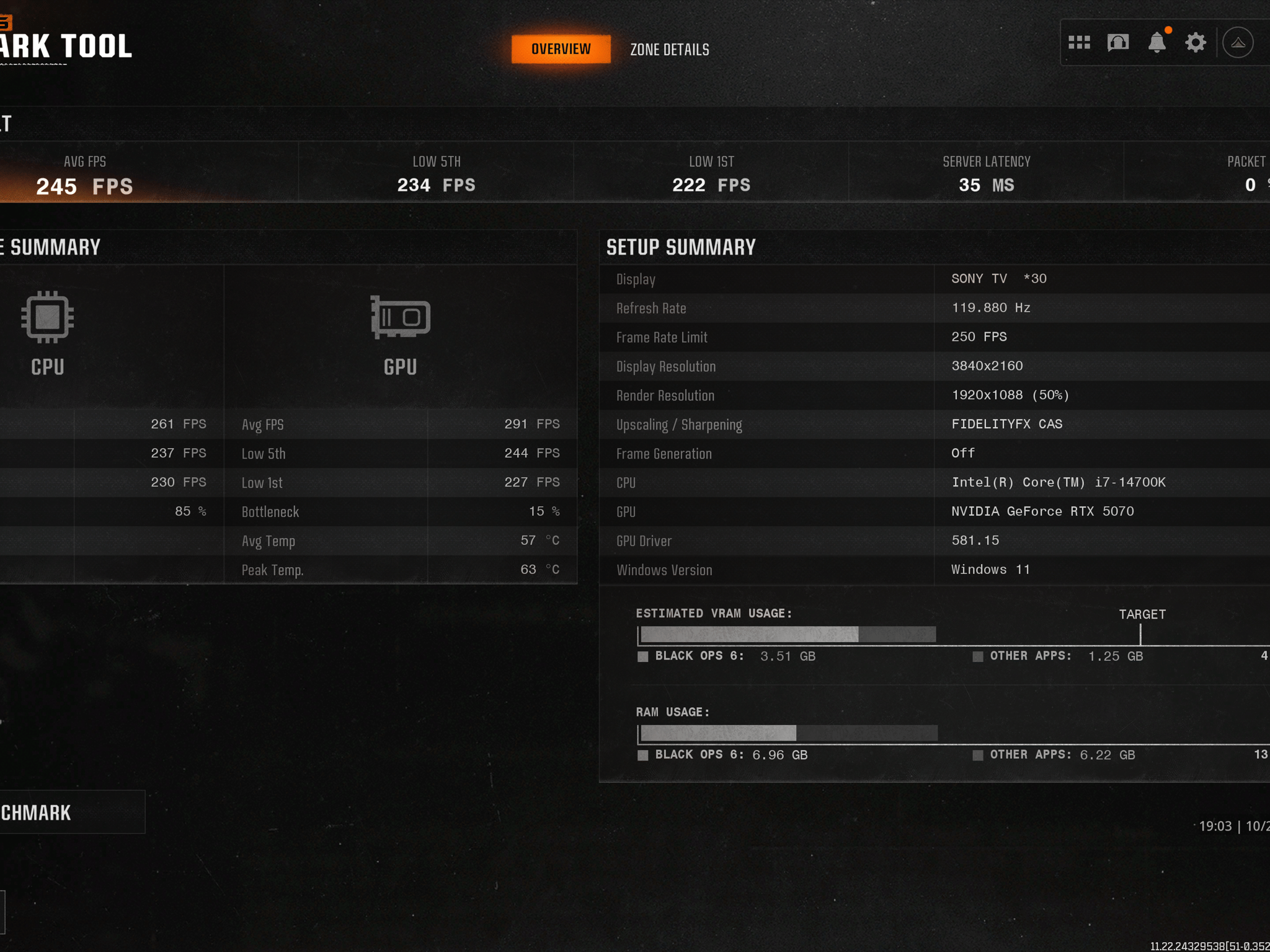
Task: Click the circular player rank emblem
Action: [x=1238, y=43]
